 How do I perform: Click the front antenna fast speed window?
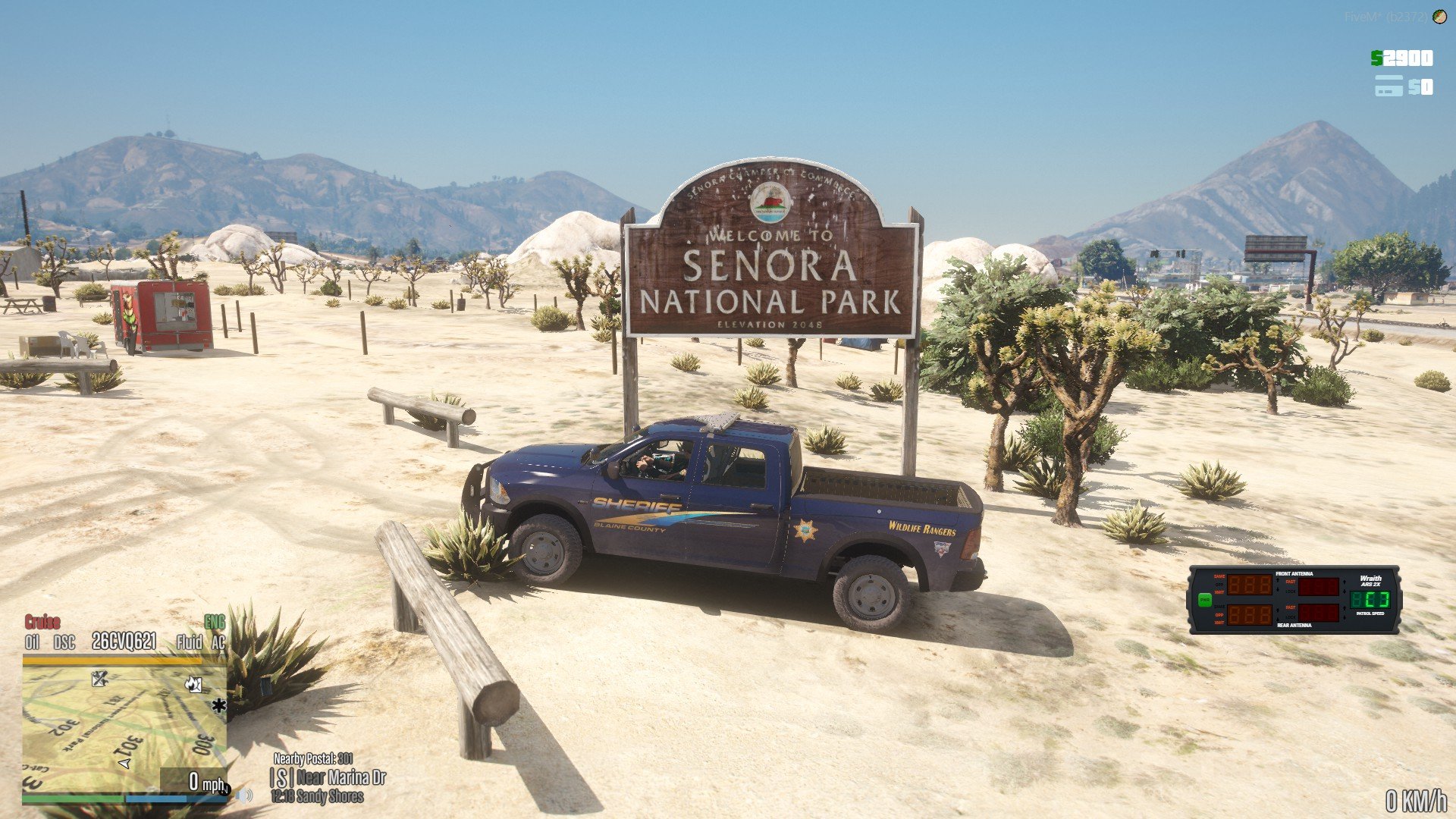click(x=1318, y=586)
